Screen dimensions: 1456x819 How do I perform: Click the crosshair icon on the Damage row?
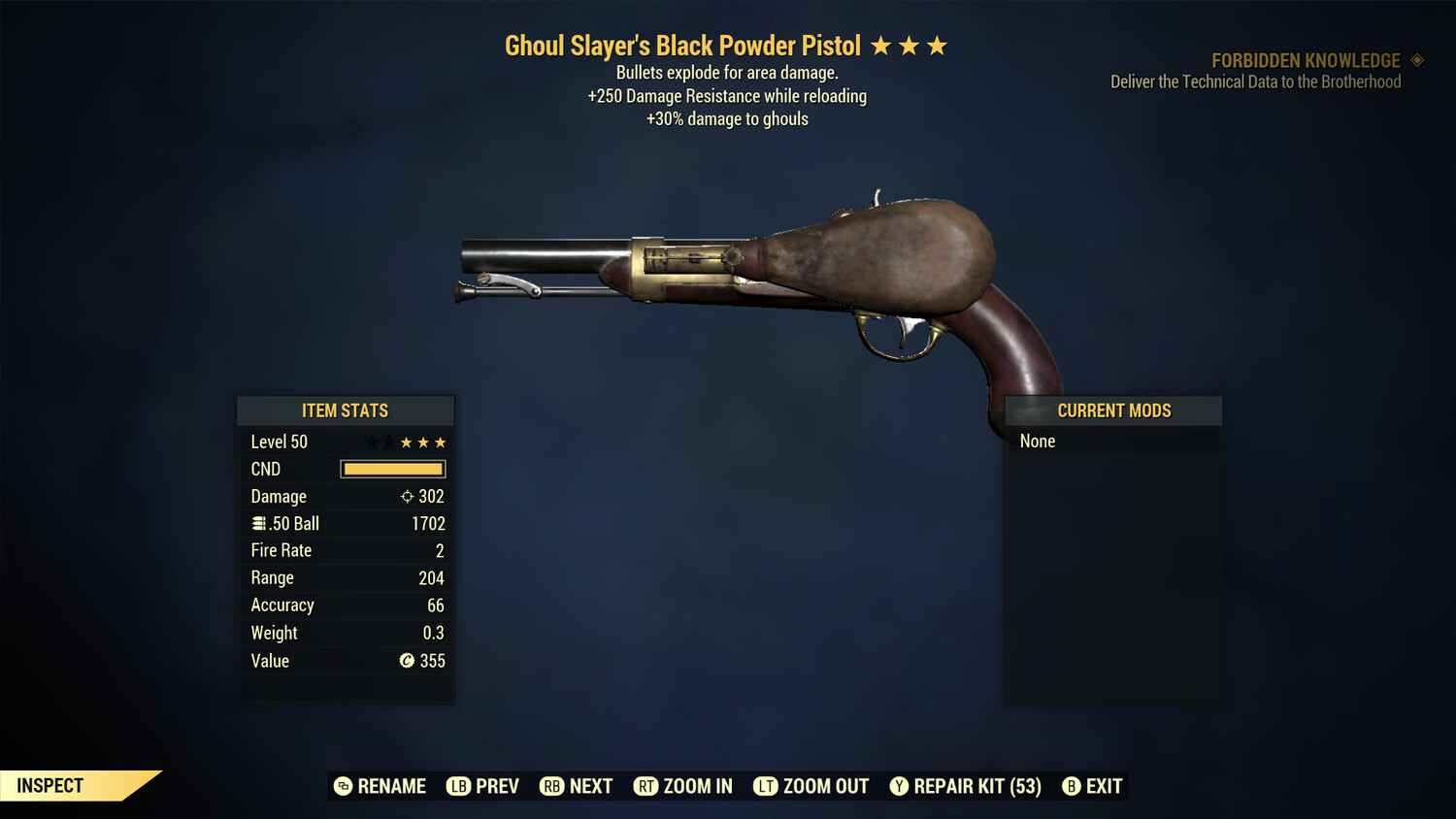(x=407, y=496)
